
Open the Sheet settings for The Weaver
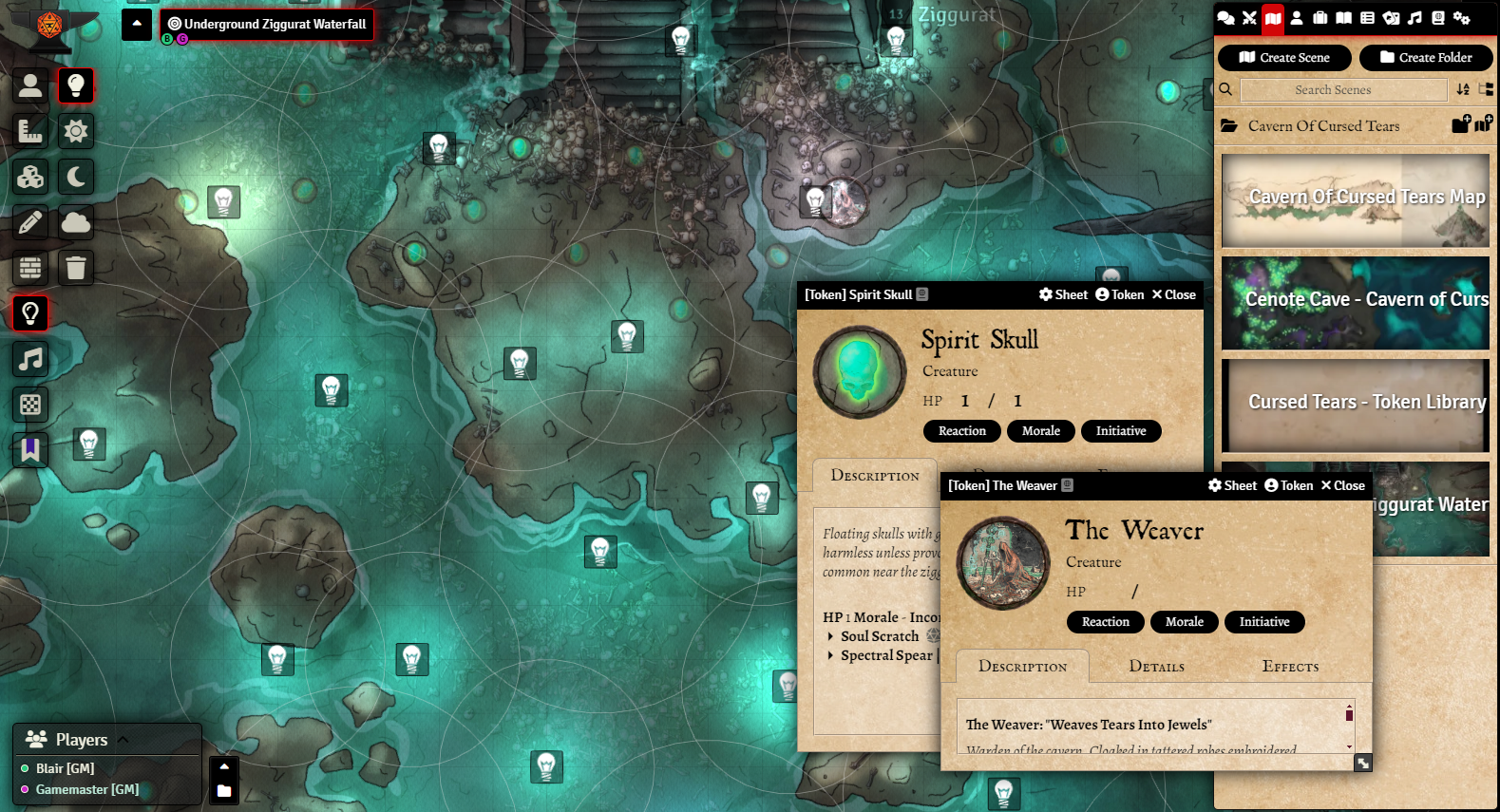coord(1232,486)
